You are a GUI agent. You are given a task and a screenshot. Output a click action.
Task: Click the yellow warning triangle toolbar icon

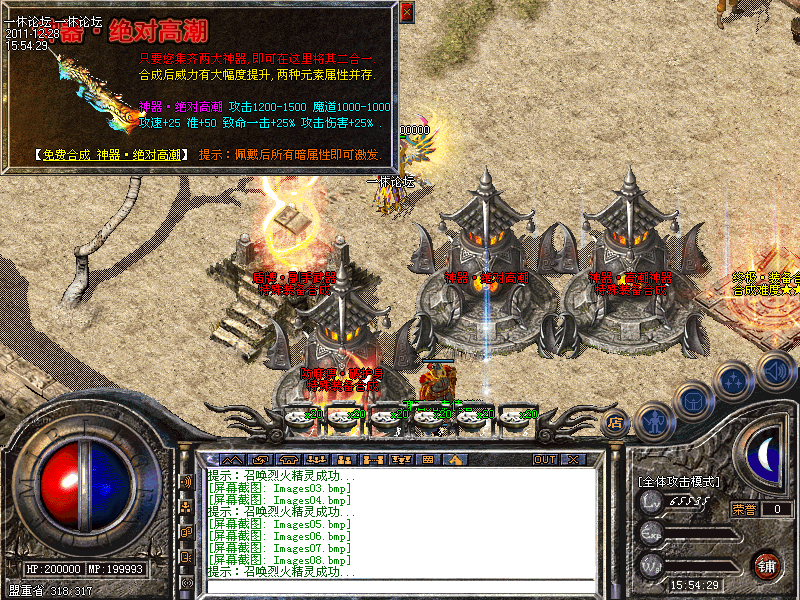(456, 459)
